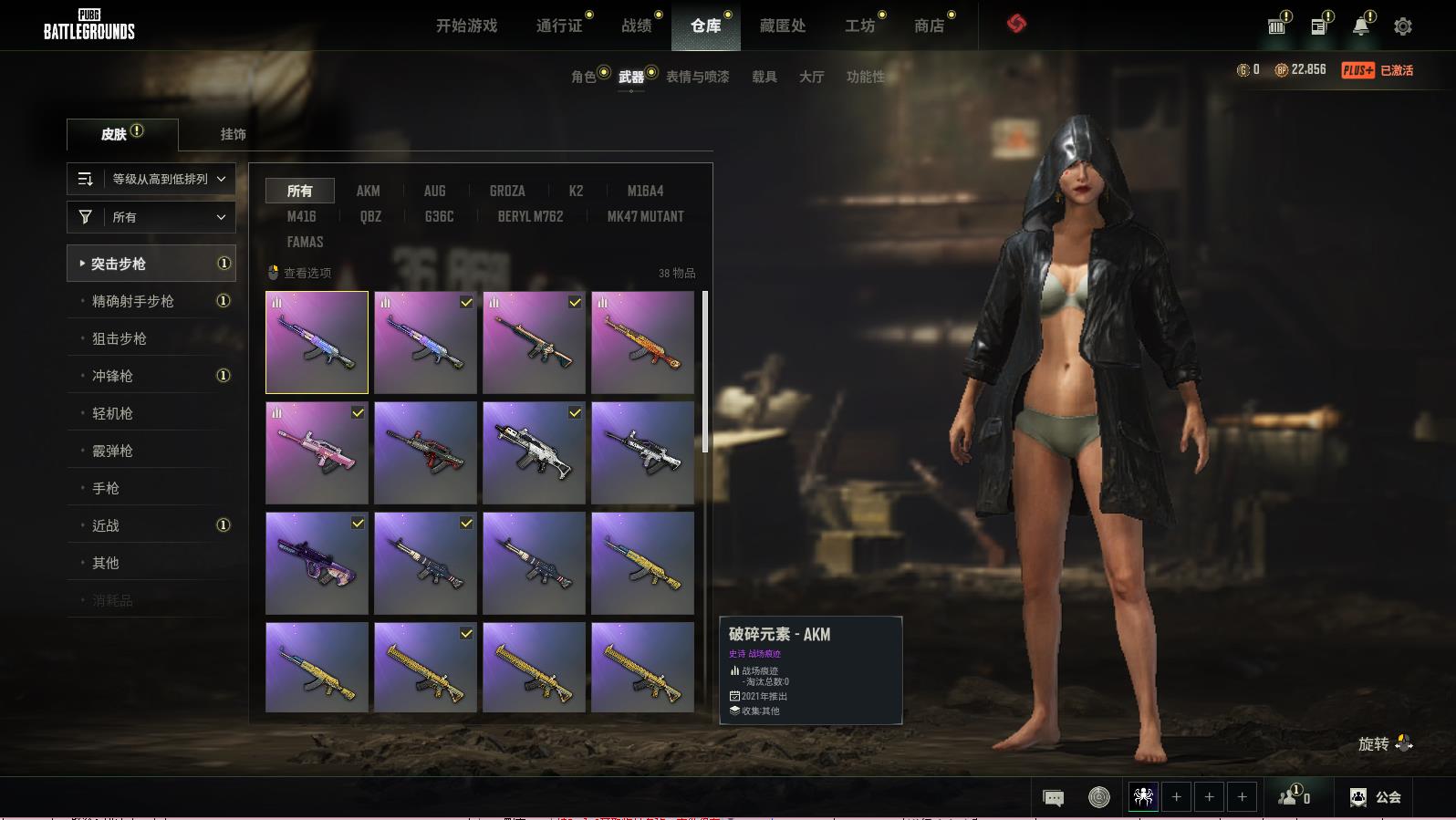
Task: Select the 冲锋枪 SMG category
Action: [x=112, y=376]
